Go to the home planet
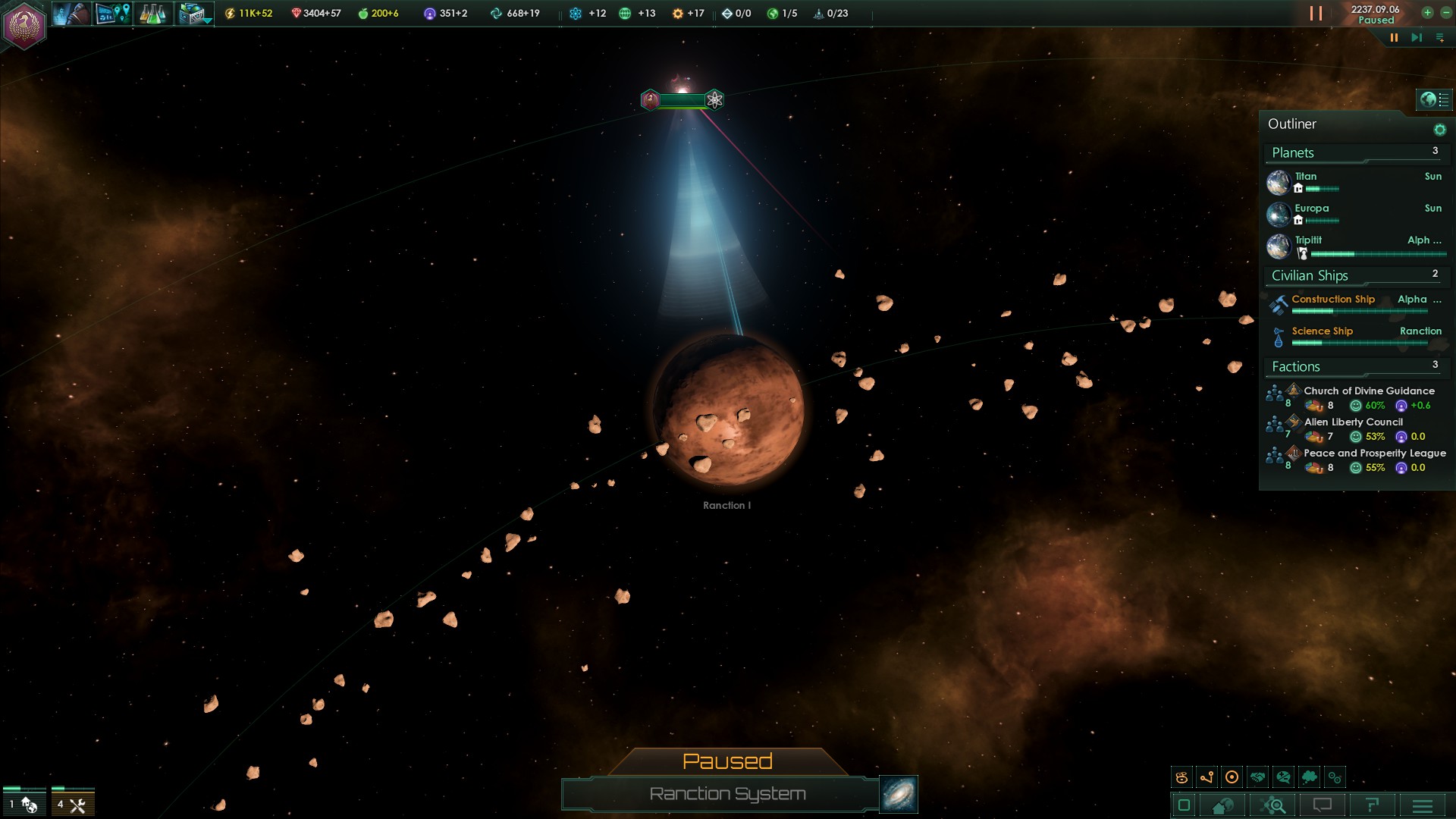This screenshot has height=819, width=1456. [1222, 805]
